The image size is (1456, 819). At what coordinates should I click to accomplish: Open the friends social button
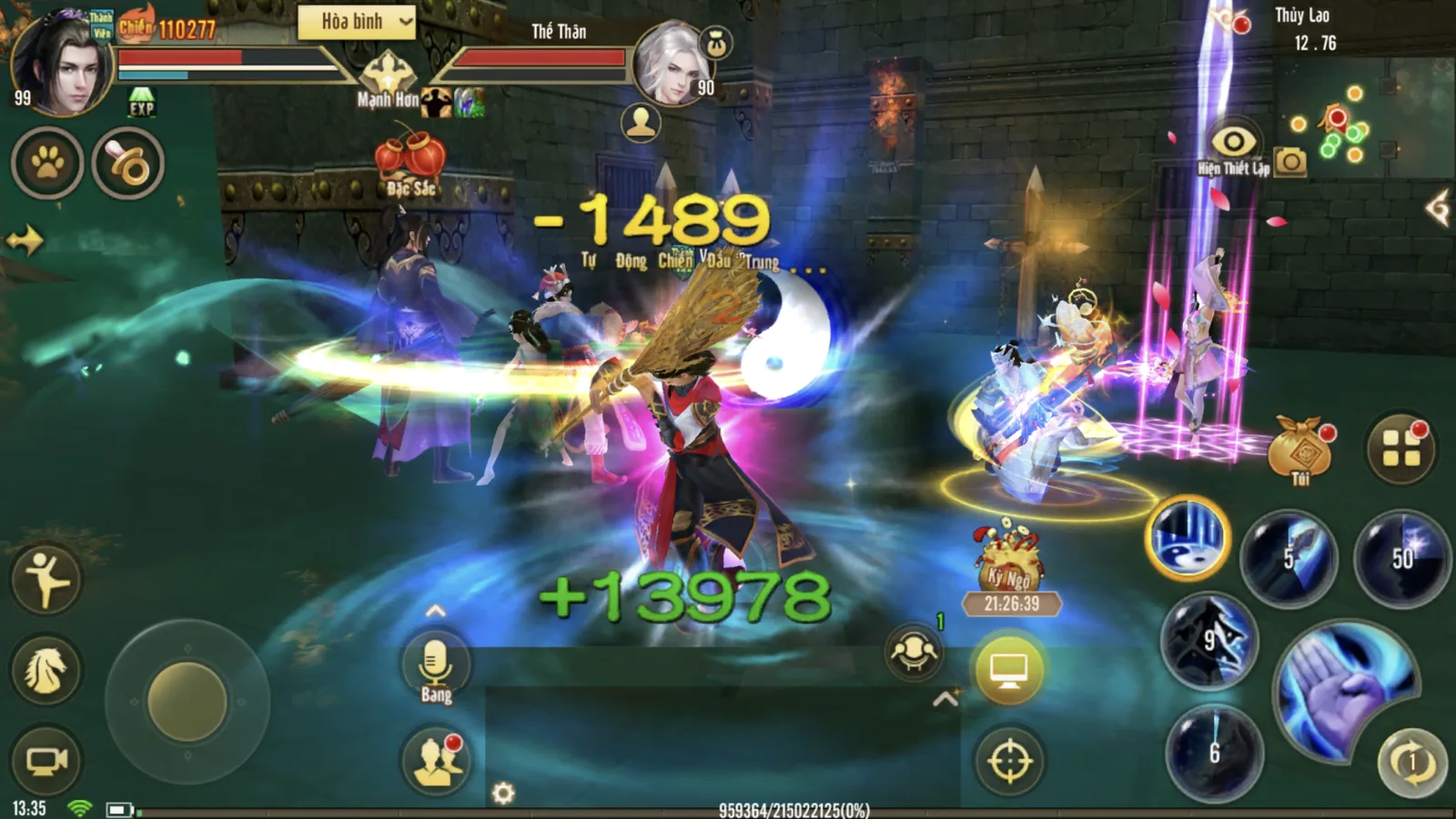click(x=436, y=762)
